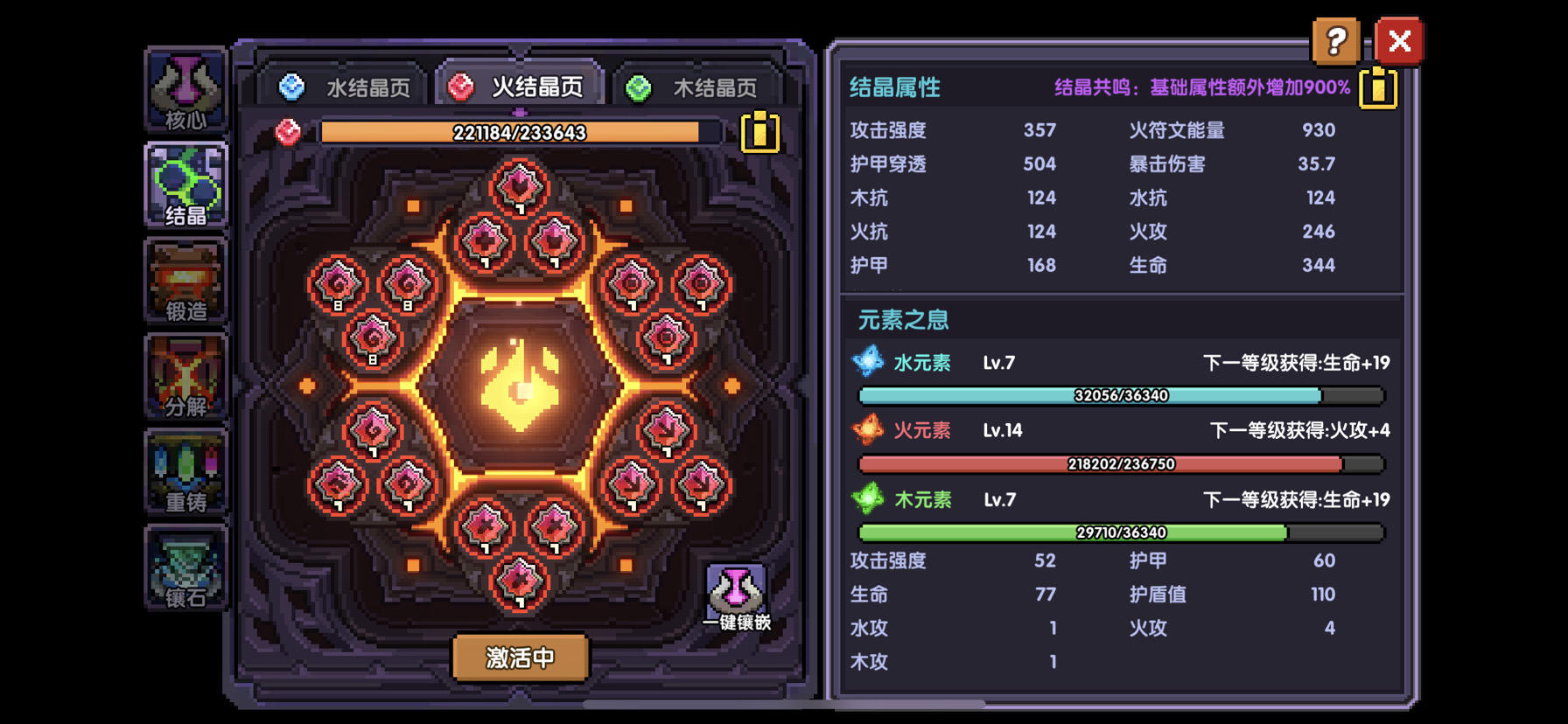Click the inventory icon beside the crystal progress bar
This screenshot has height=724, width=1568.
point(759,133)
